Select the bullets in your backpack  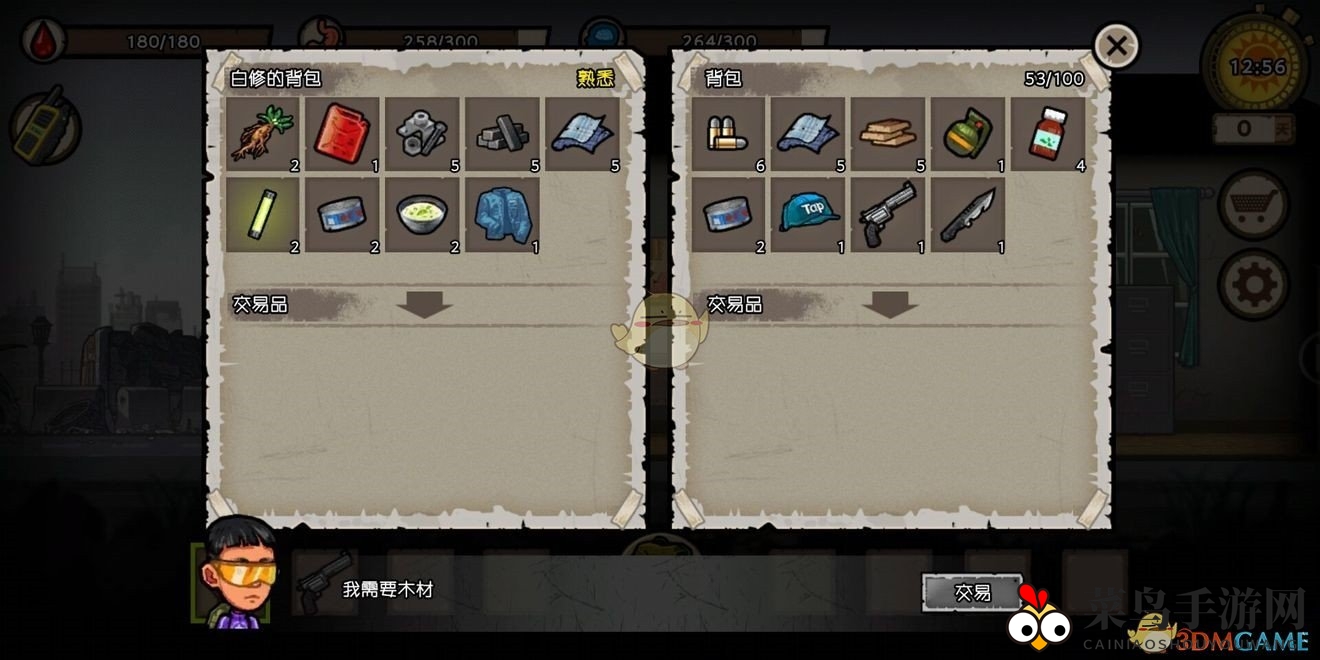coord(728,134)
